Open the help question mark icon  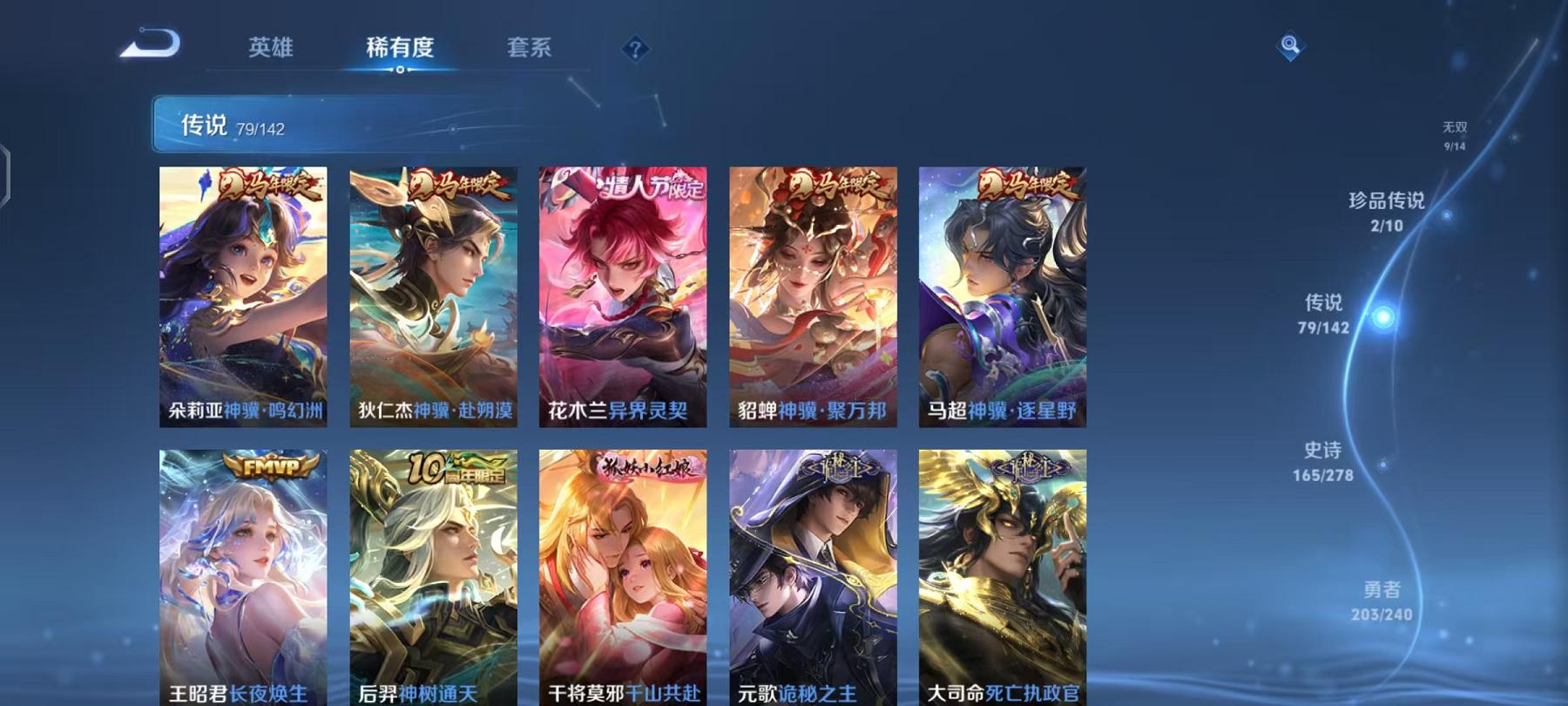[635, 50]
